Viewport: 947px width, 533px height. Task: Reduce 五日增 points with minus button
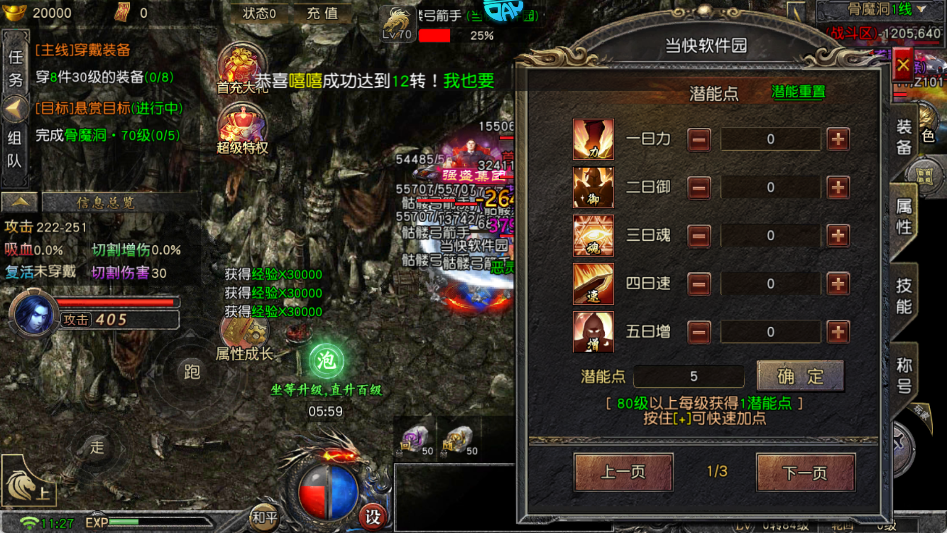pos(699,331)
